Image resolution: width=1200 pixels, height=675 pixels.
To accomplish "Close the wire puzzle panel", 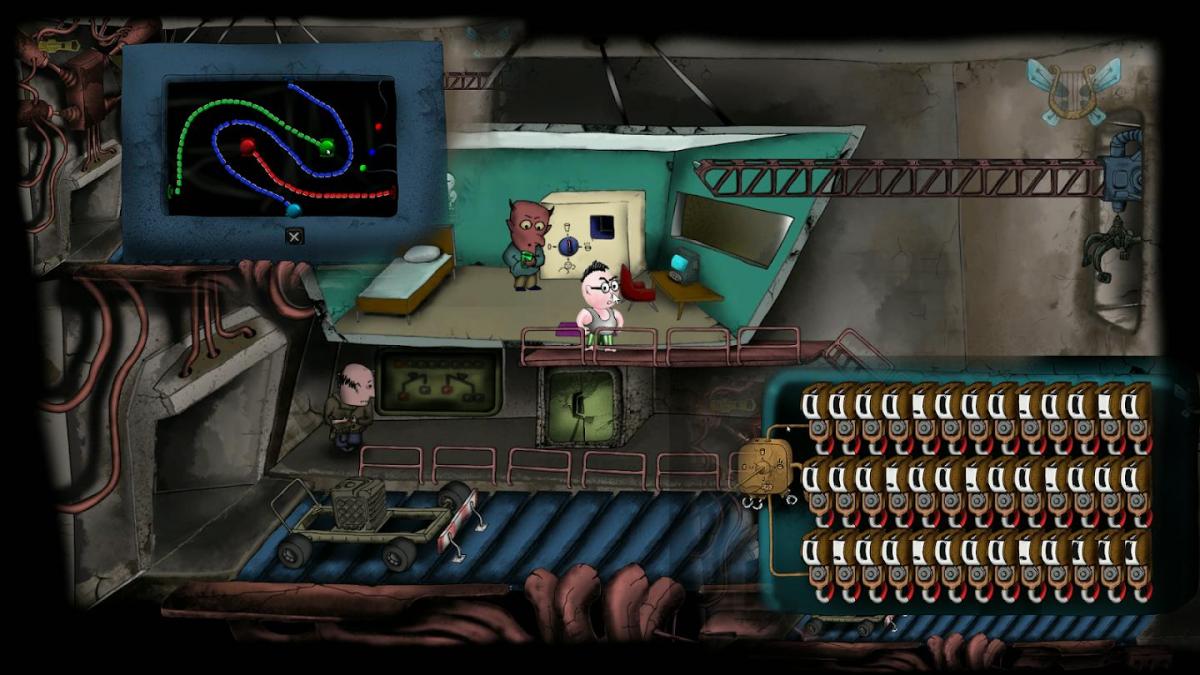I will [x=294, y=236].
